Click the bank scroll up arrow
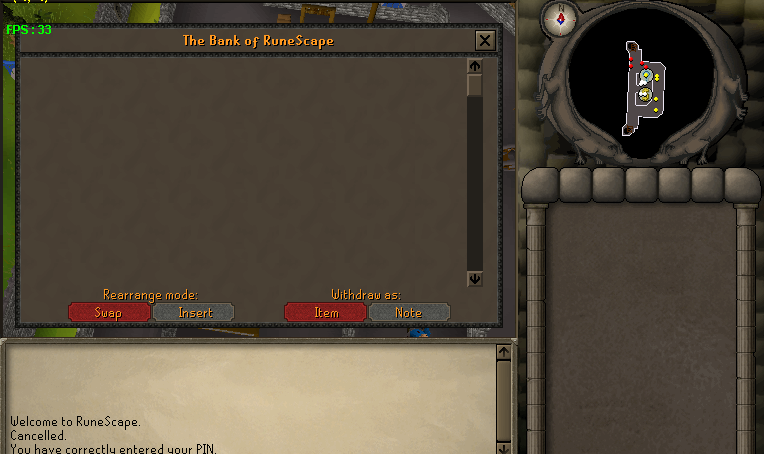Image resolution: width=764 pixels, height=454 pixels. 475,66
